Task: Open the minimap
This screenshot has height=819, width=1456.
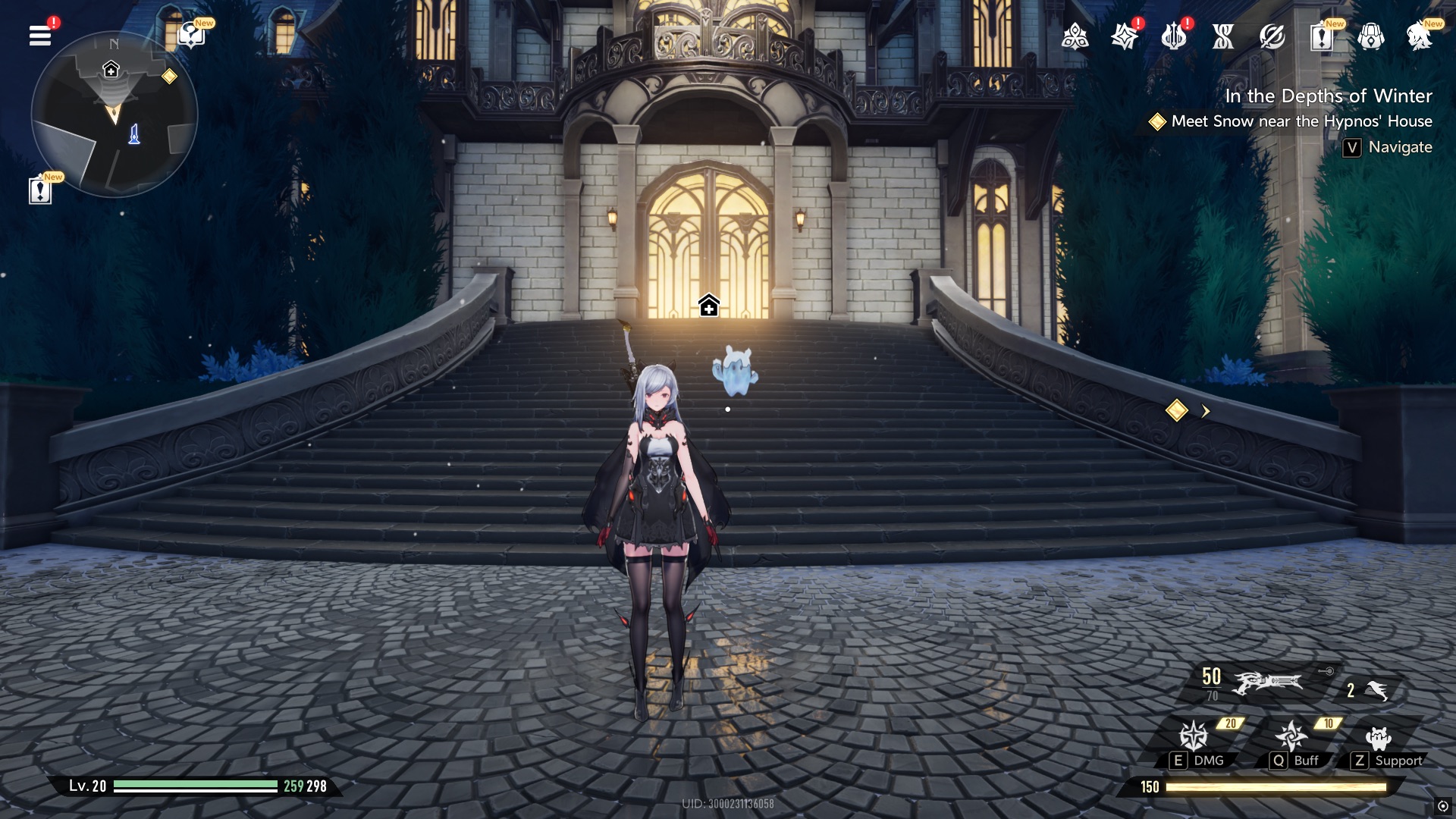Action: point(114,115)
